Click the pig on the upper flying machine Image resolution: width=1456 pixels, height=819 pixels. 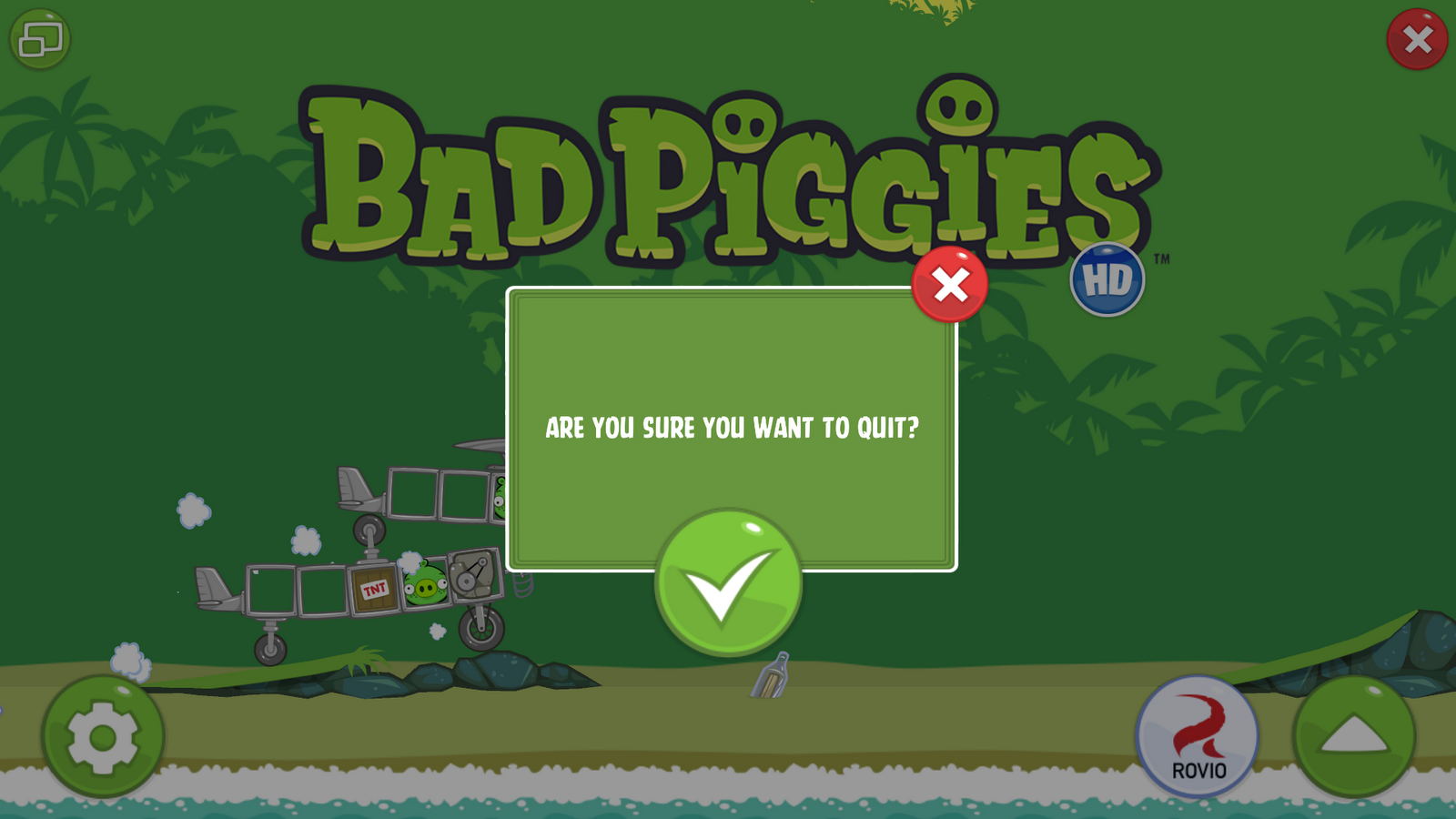point(500,494)
